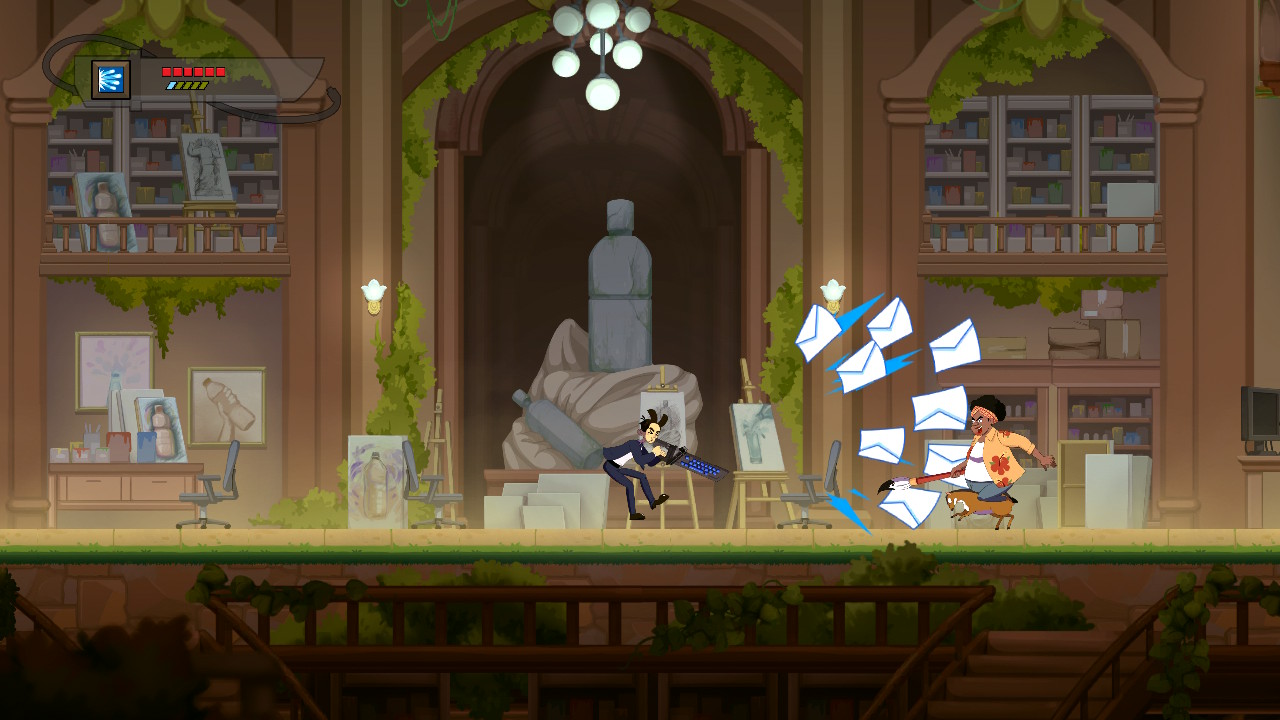Click the first red health segment
Viewport: 1280px width, 720px height.
167,71
